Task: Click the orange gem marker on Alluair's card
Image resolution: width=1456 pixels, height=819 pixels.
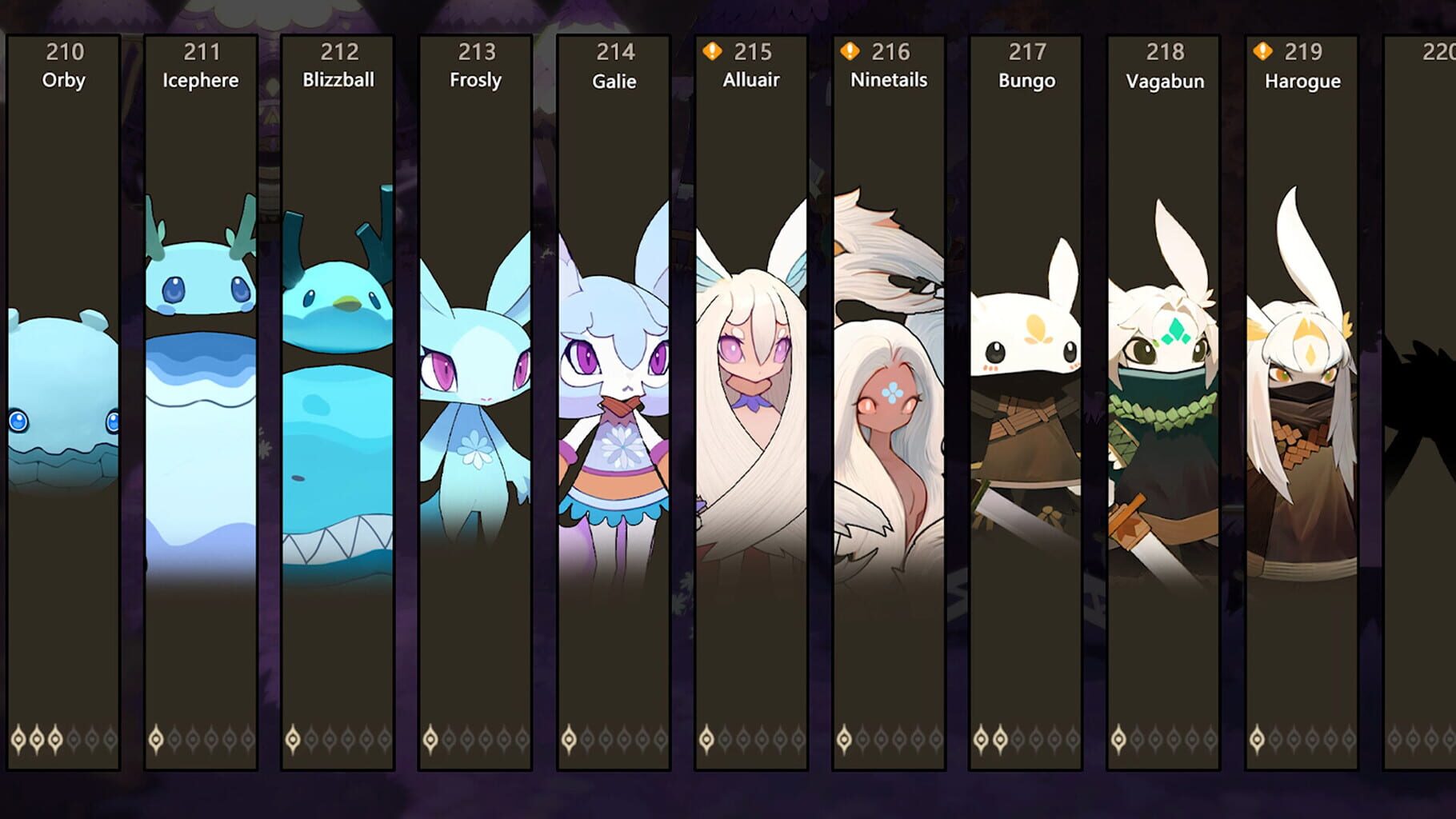Action: tap(711, 50)
